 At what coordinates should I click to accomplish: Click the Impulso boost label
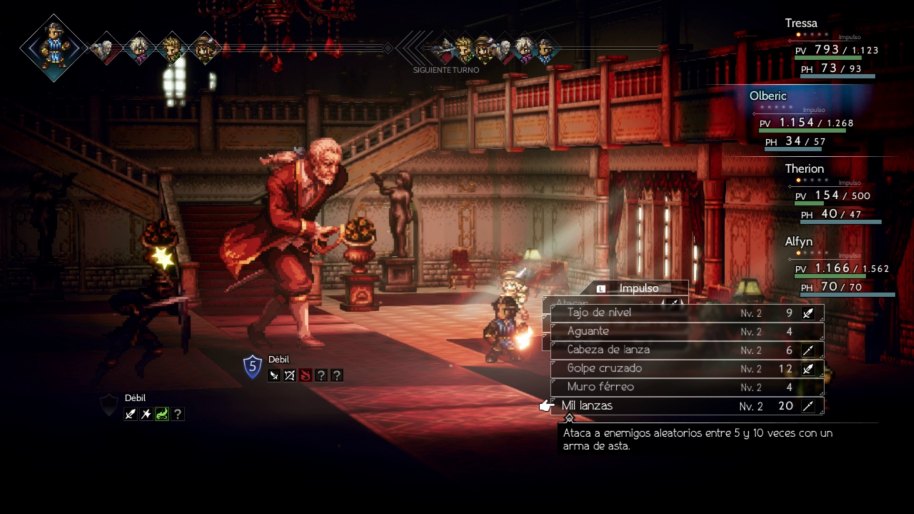tap(638, 288)
